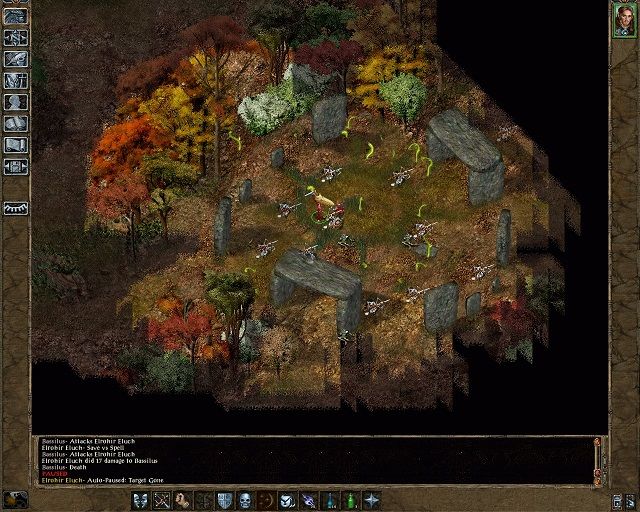This screenshot has width=640, height=512.
Task: Click the clock icon in bottom corner
Action: 14,499
